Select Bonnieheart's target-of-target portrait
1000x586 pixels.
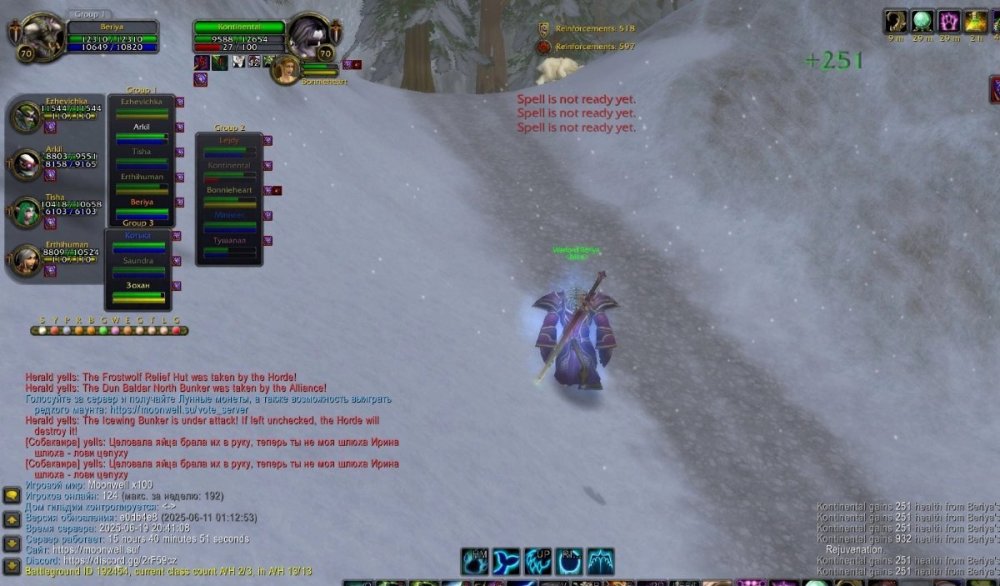coord(285,68)
